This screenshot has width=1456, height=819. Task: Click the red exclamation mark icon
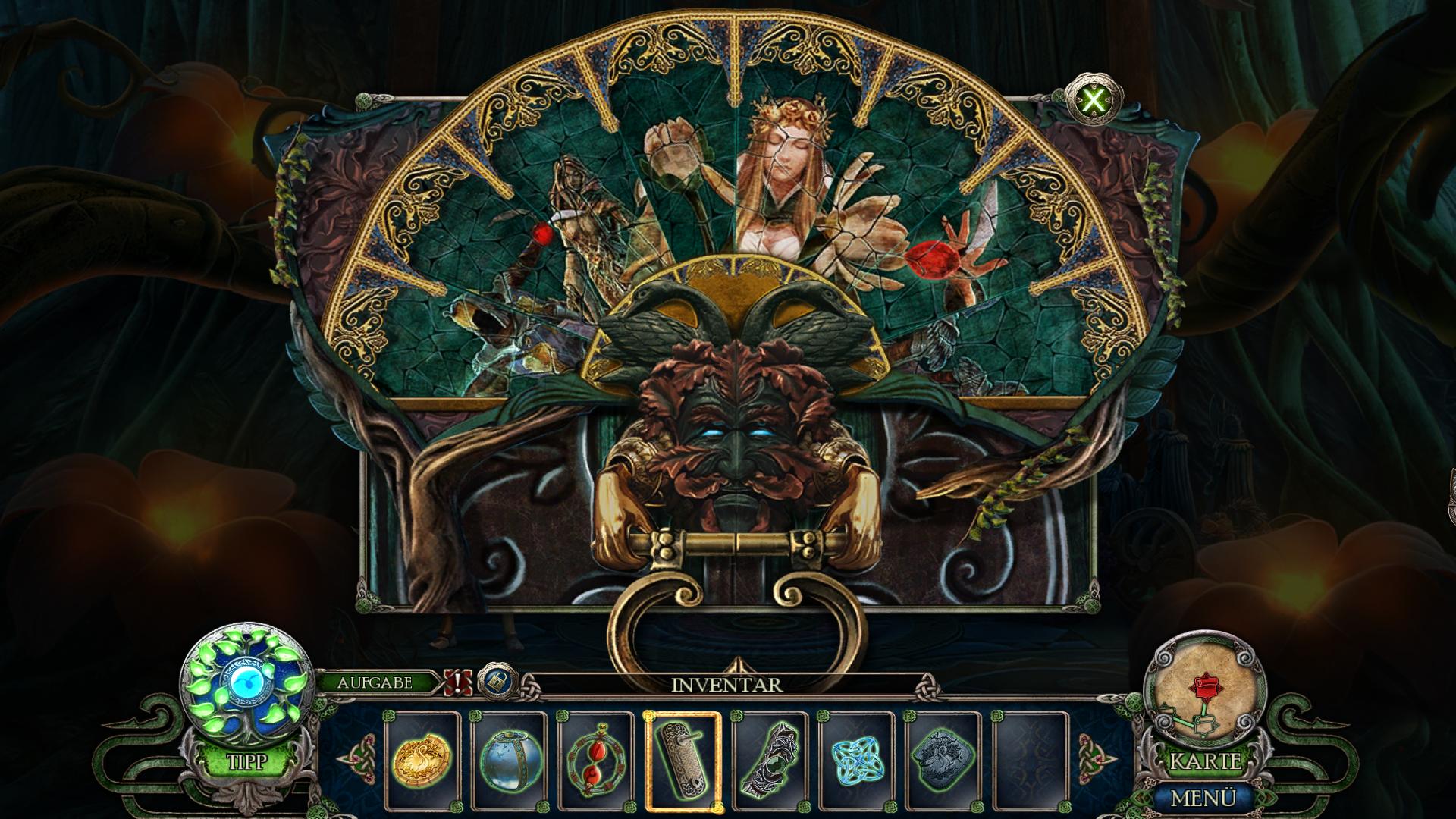coord(459,682)
